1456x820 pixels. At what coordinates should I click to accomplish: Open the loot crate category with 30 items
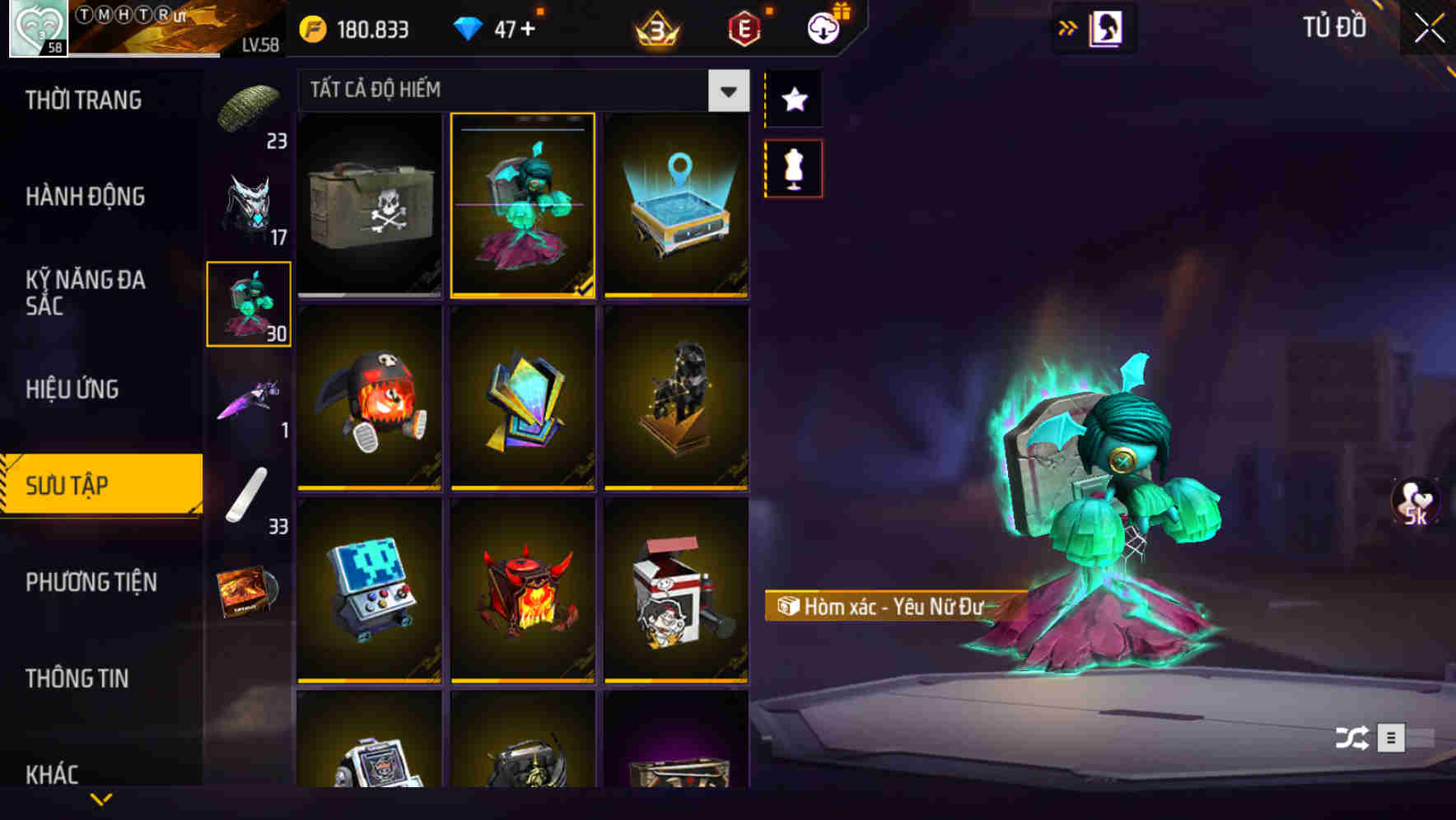[249, 305]
